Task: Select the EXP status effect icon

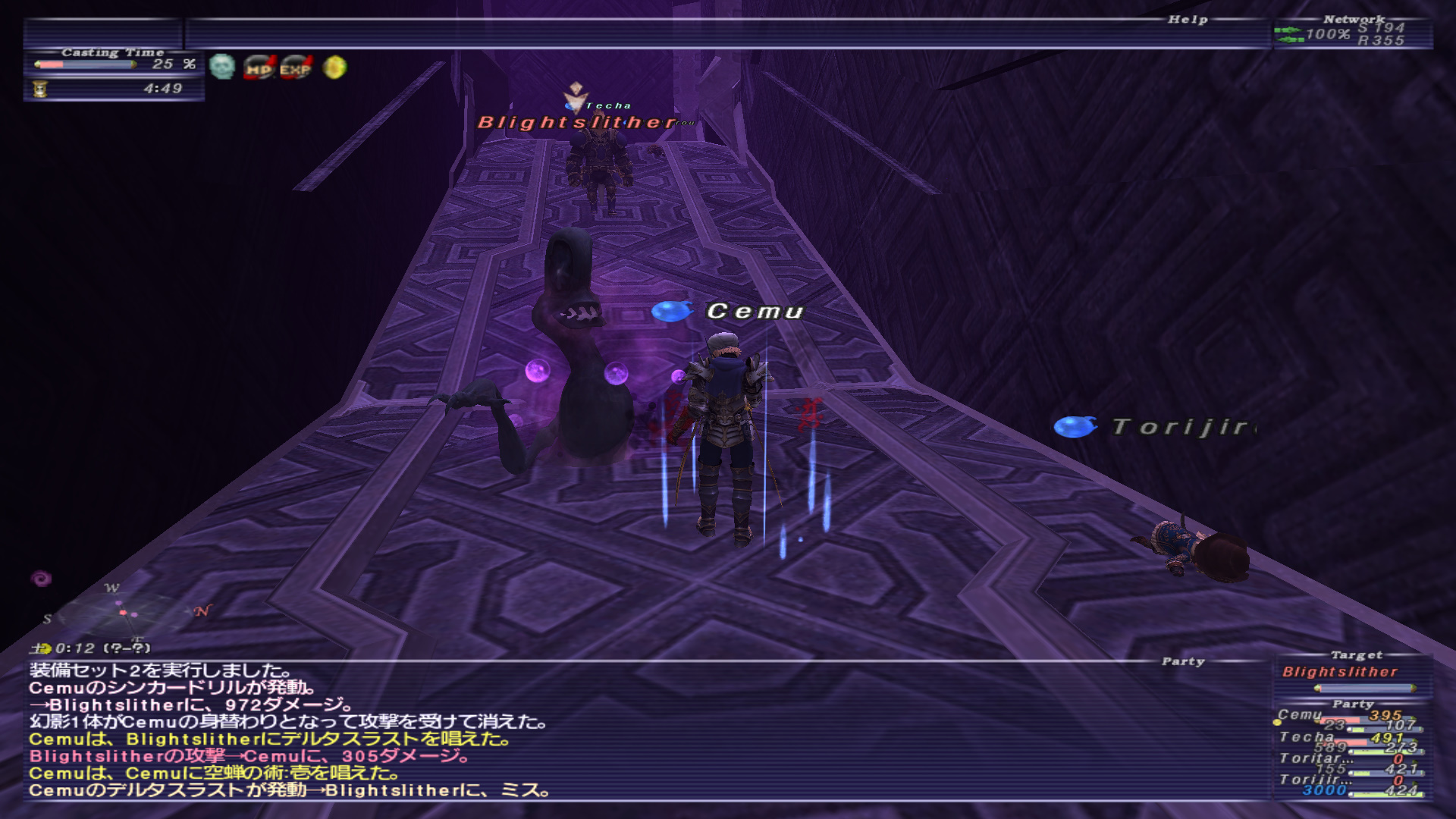Action: pyautogui.click(x=296, y=68)
